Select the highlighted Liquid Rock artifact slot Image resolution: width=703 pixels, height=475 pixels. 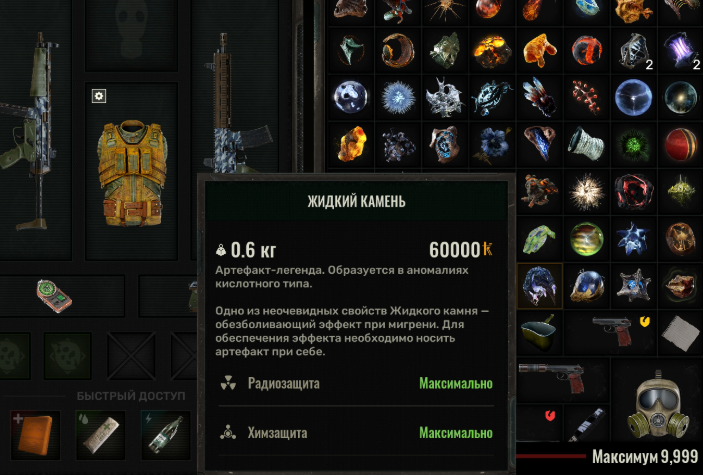tap(542, 284)
